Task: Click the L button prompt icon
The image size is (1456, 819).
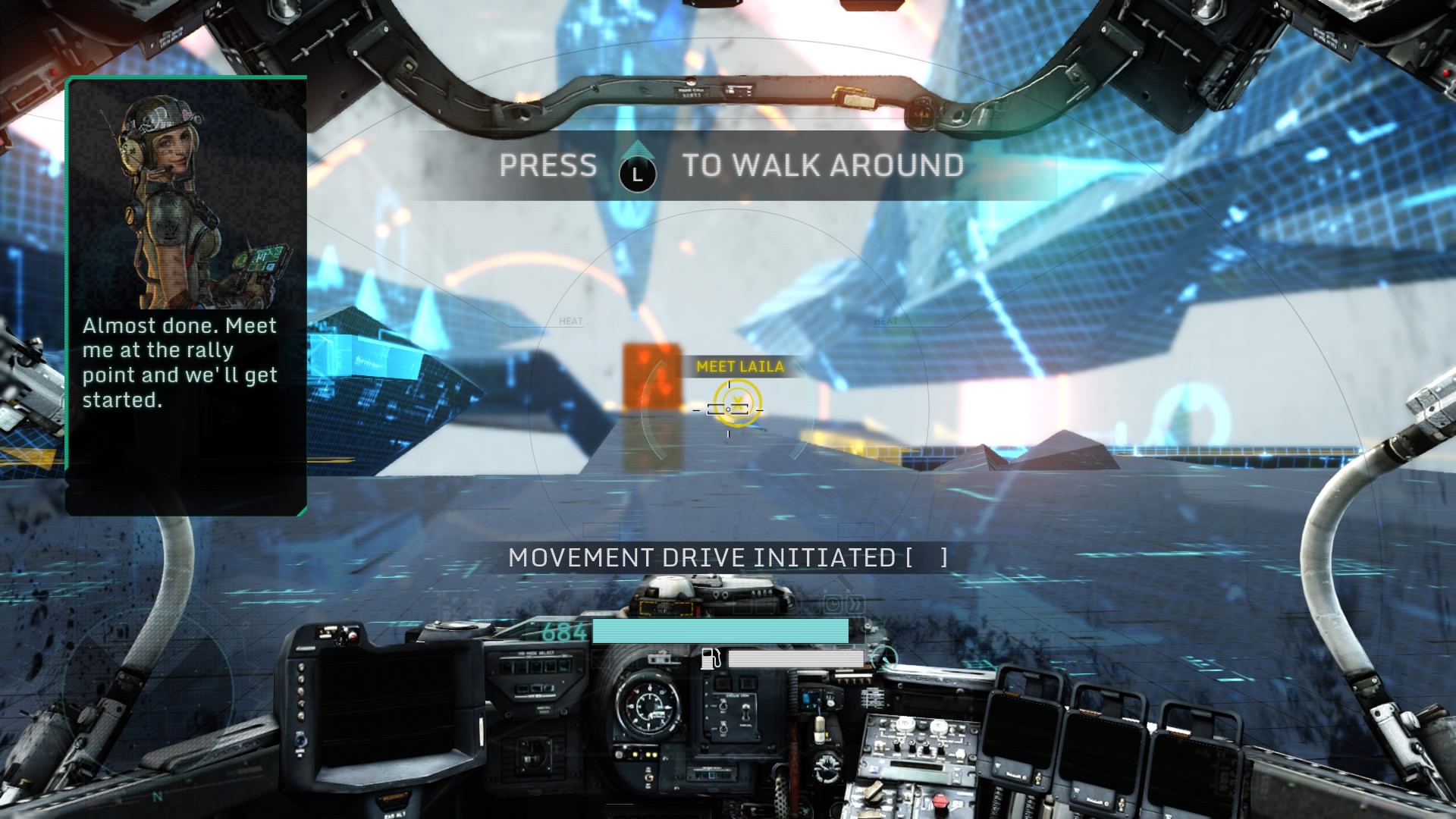Action: pos(637,173)
